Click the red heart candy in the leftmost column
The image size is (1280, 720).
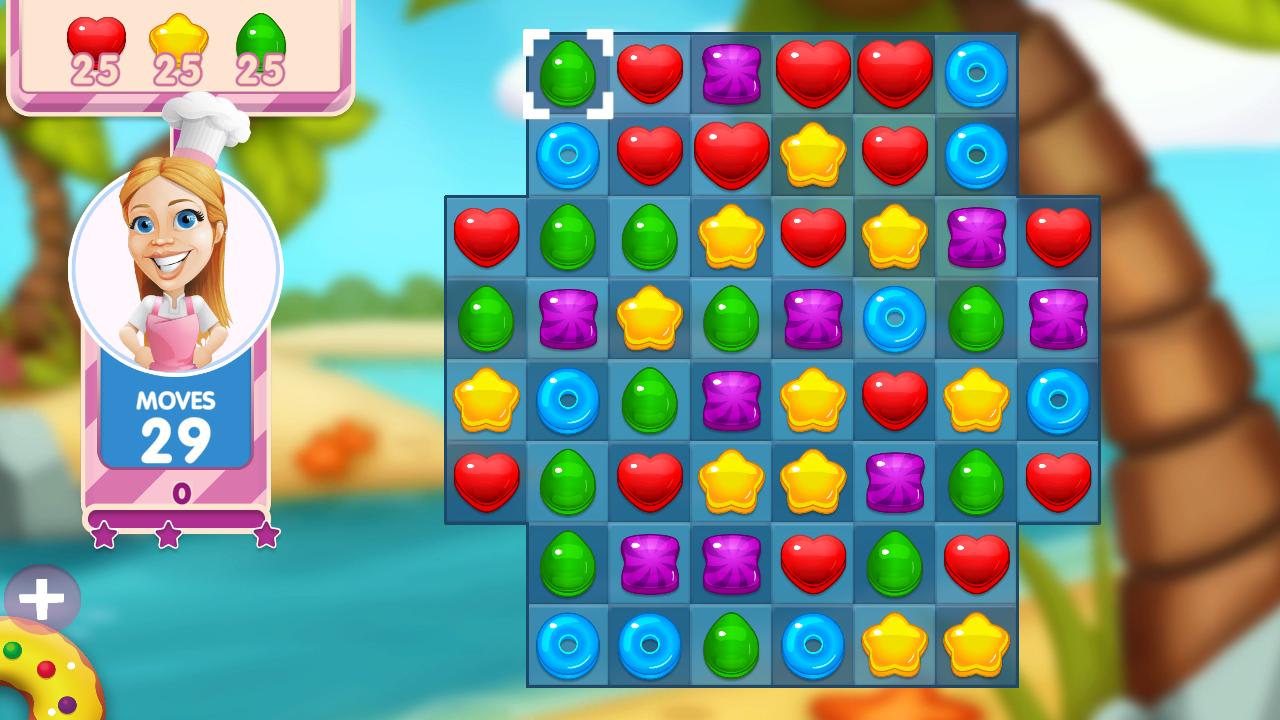pos(485,236)
